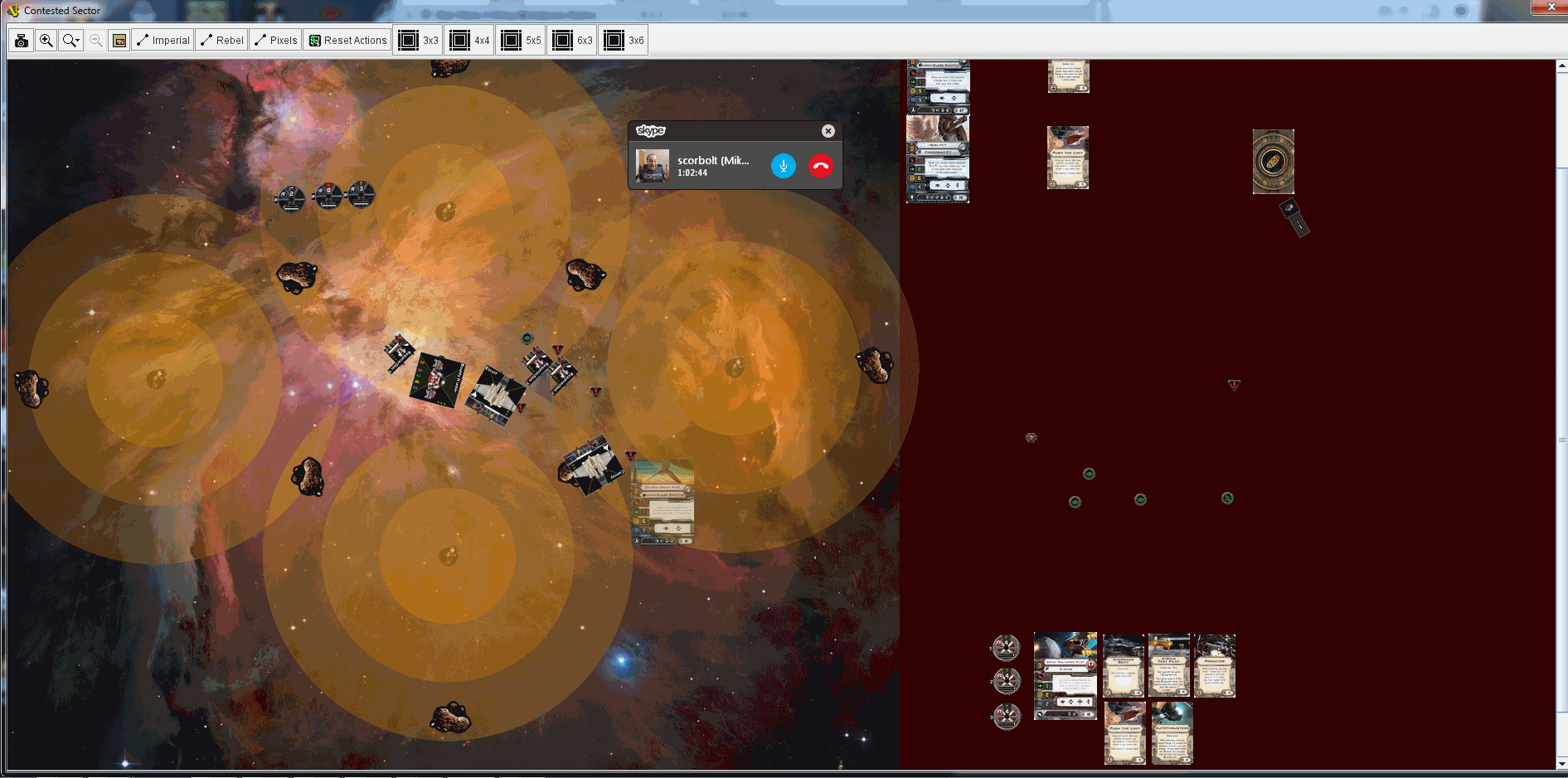Zoom in with the magnifier plus button
The height and width of the screenshot is (778, 1568).
[x=46, y=40]
